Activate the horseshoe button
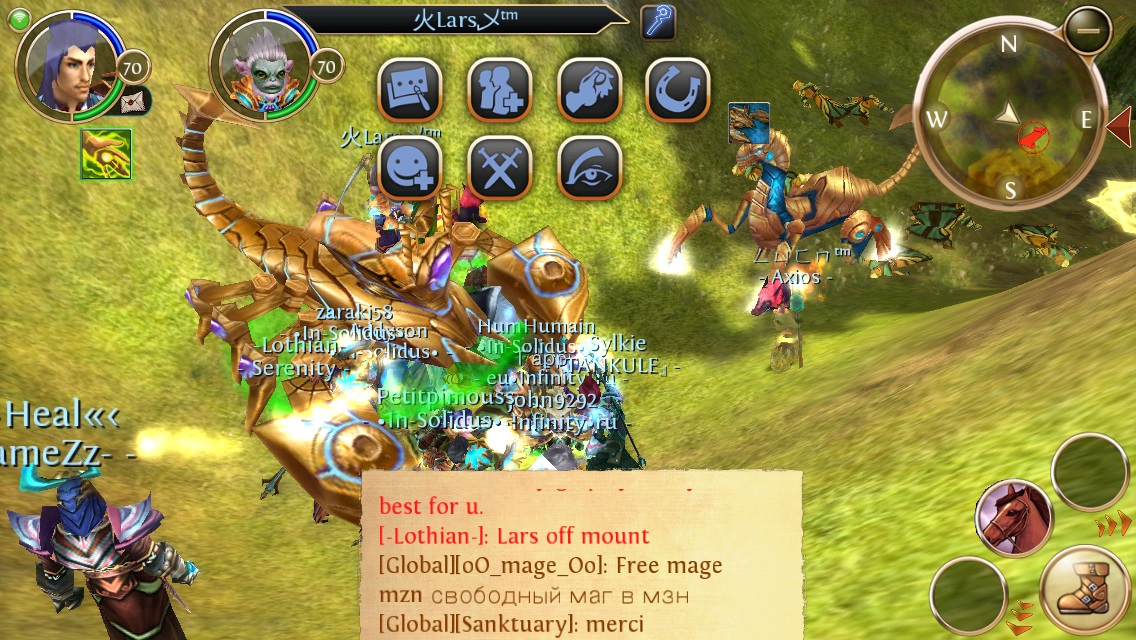This screenshot has width=1136, height=640. click(x=678, y=90)
